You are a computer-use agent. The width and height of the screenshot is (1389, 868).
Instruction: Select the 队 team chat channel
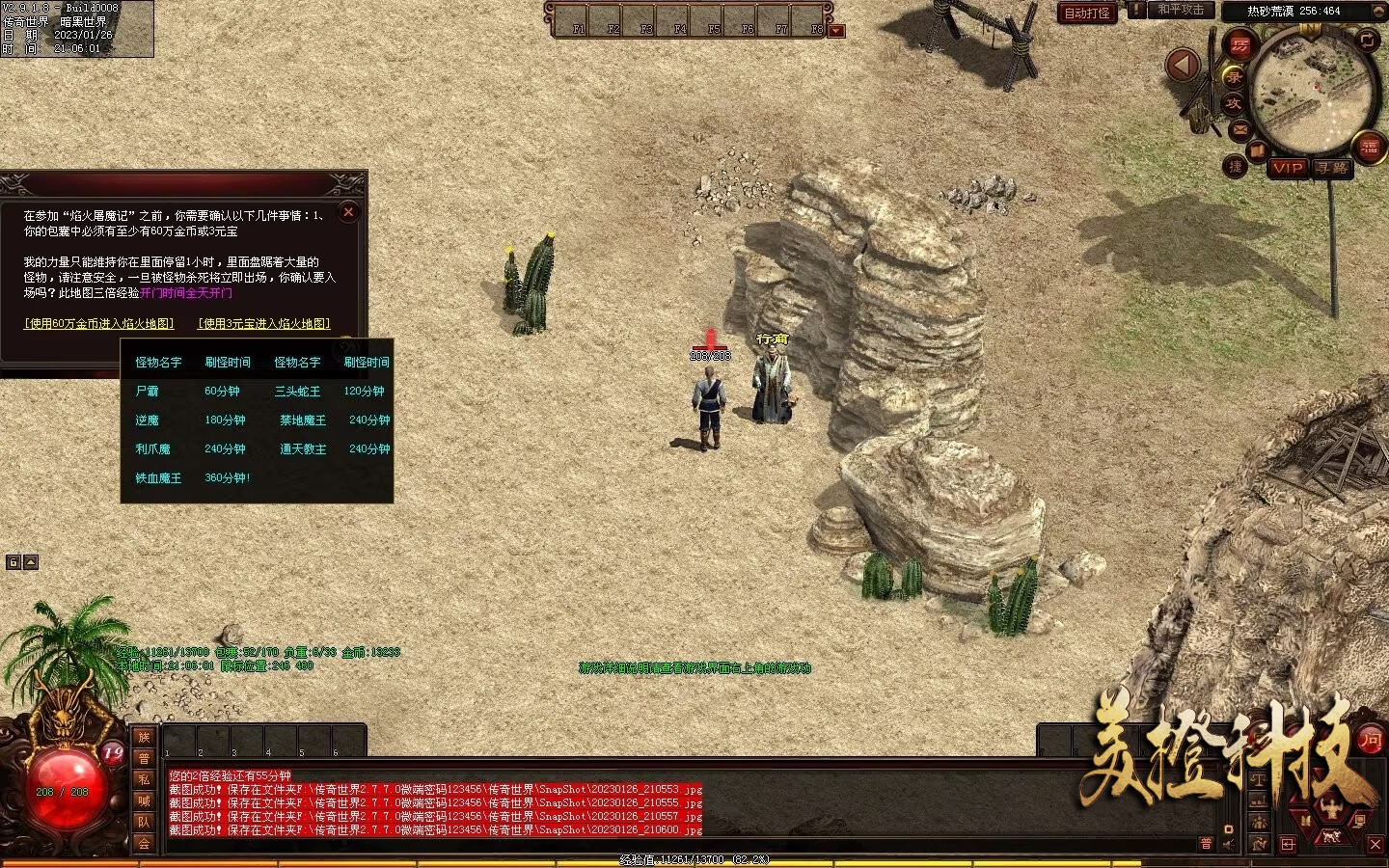(144, 822)
